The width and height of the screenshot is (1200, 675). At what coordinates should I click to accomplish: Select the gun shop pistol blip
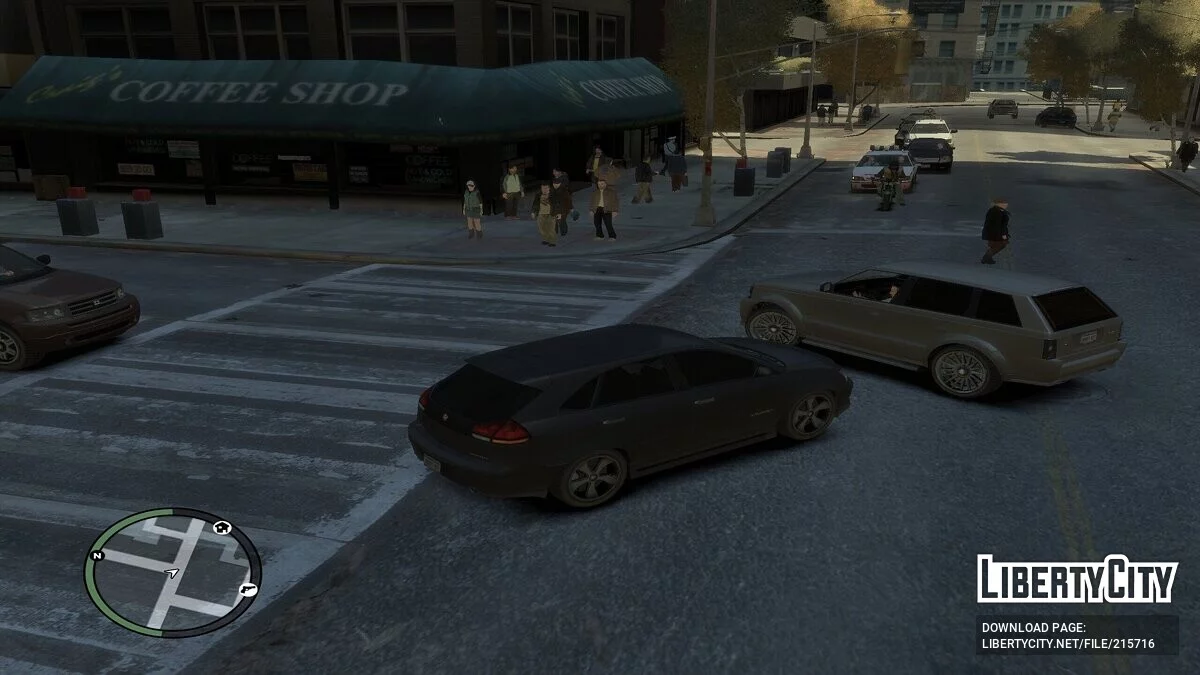point(247,589)
